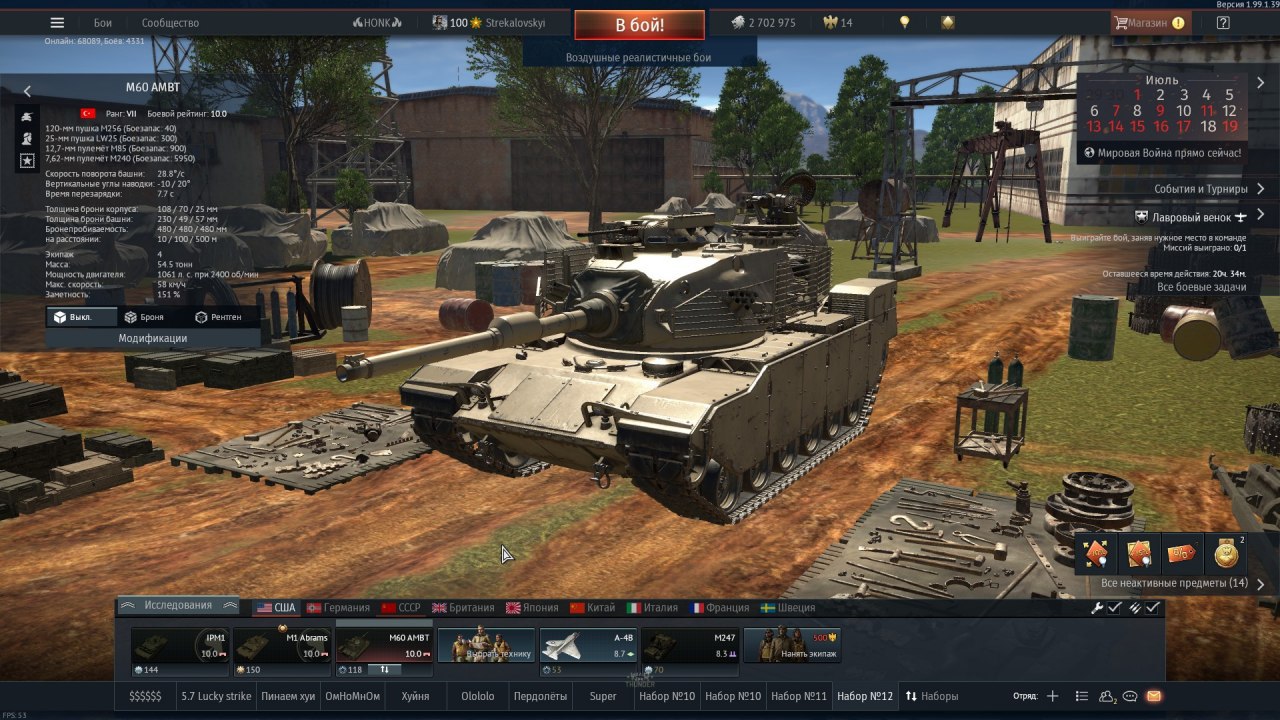Select the M1 Abrams vehicle slot

pos(282,646)
